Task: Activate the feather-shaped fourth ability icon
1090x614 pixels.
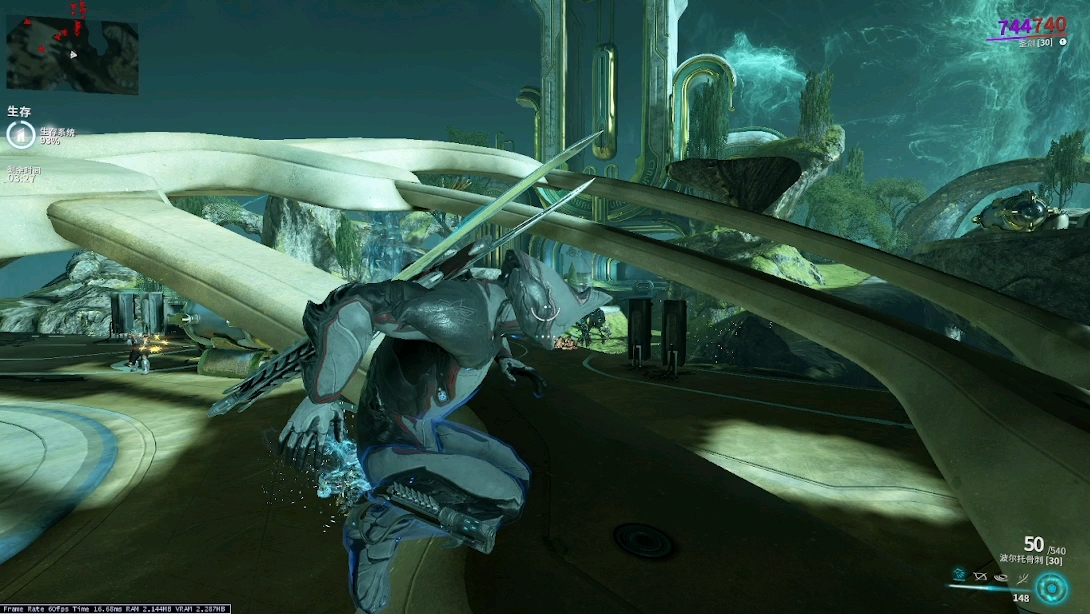Action: coord(1021,577)
